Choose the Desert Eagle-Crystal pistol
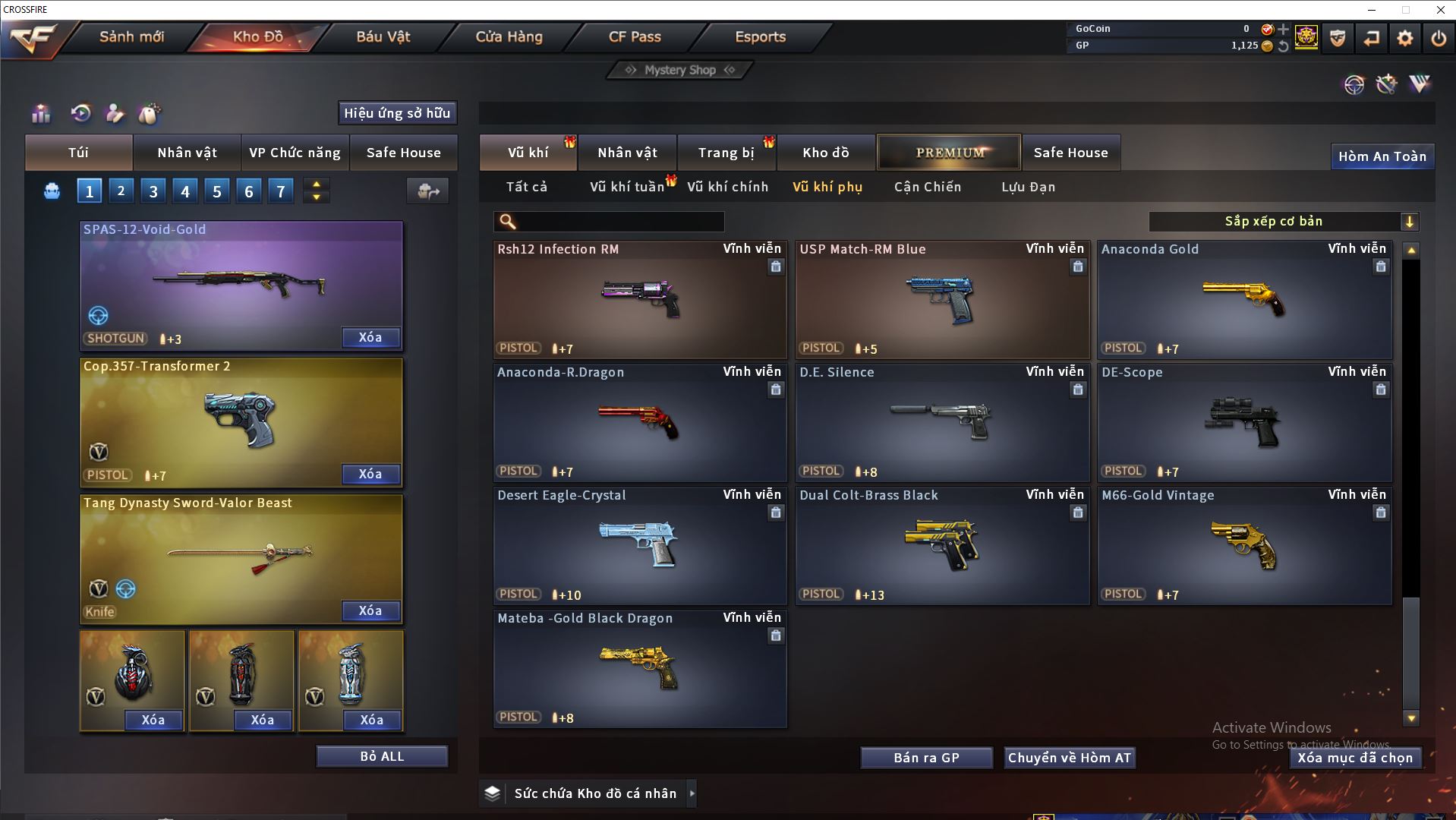The height and width of the screenshot is (820, 1456). point(639,546)
